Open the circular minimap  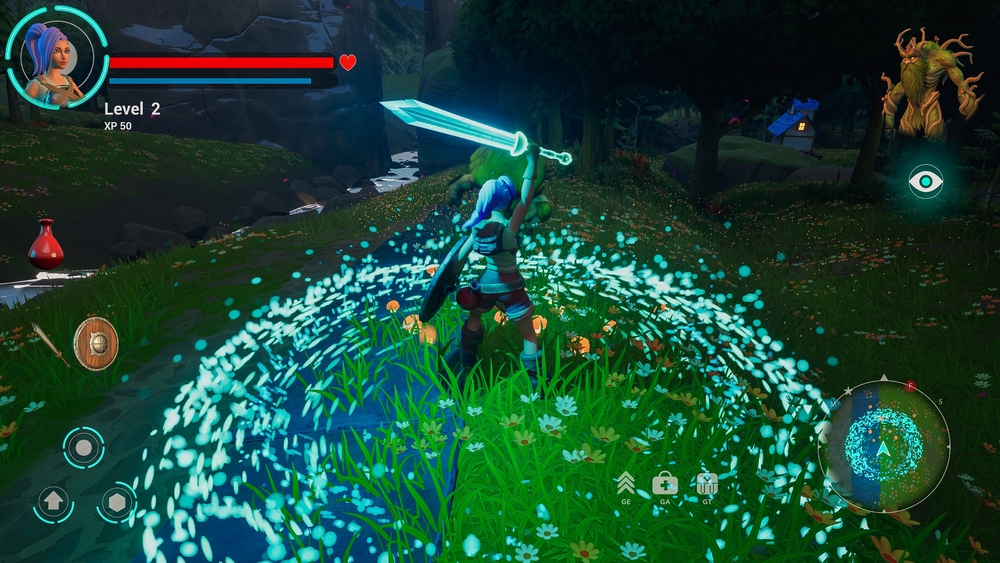[883, 447]
